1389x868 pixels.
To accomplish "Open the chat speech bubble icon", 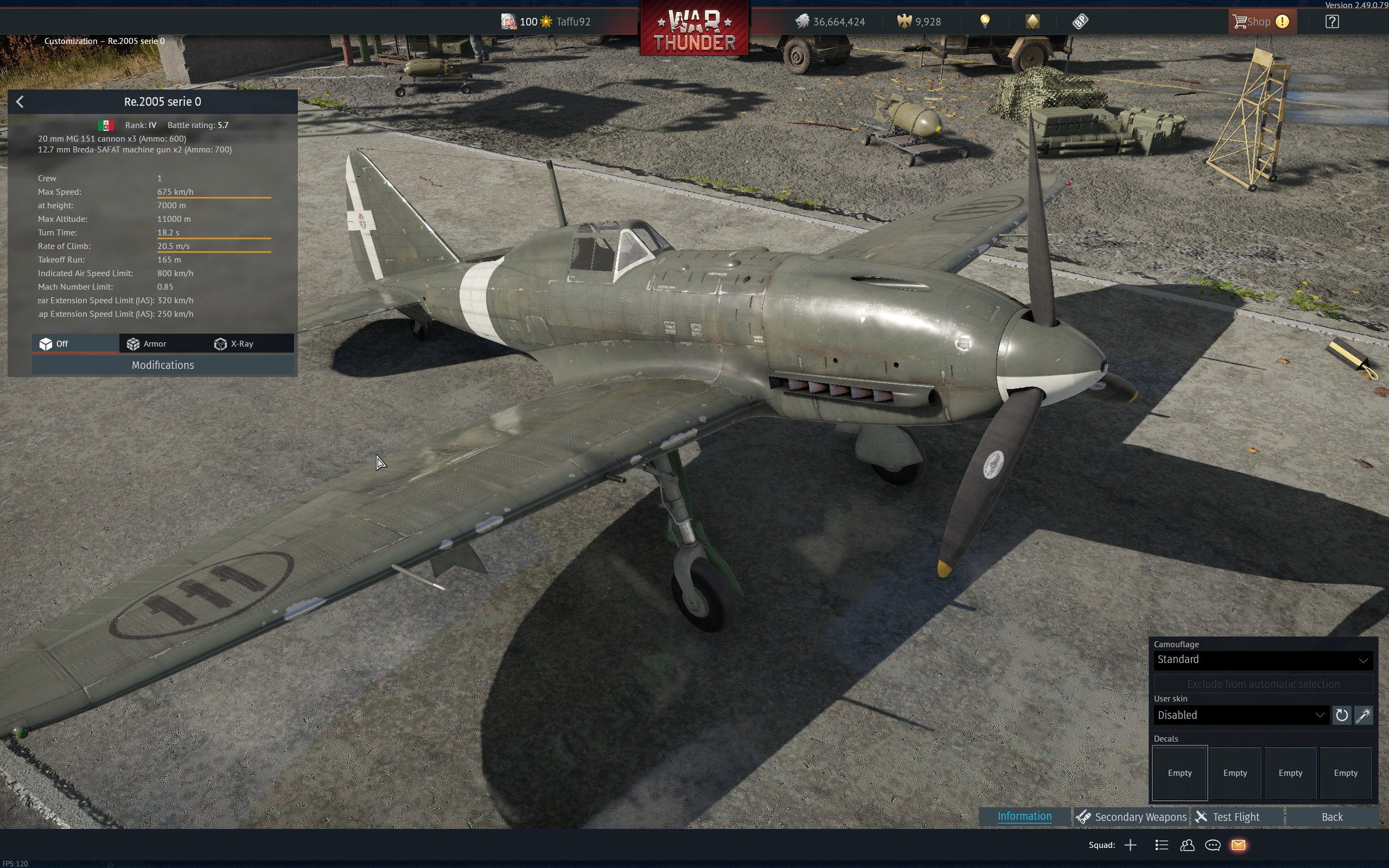I will click(1213, 845).
